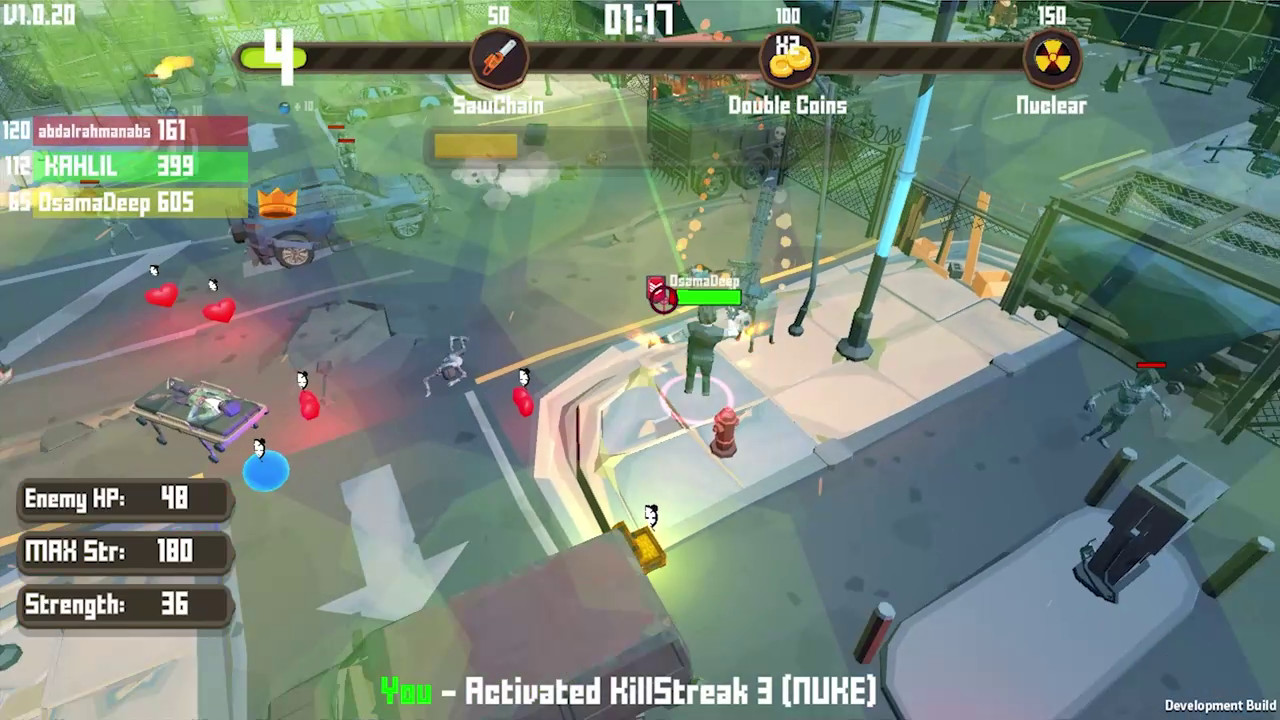
Task: Click the Activated KillStreak 3 NUKE banner
Action: point(631,690)
